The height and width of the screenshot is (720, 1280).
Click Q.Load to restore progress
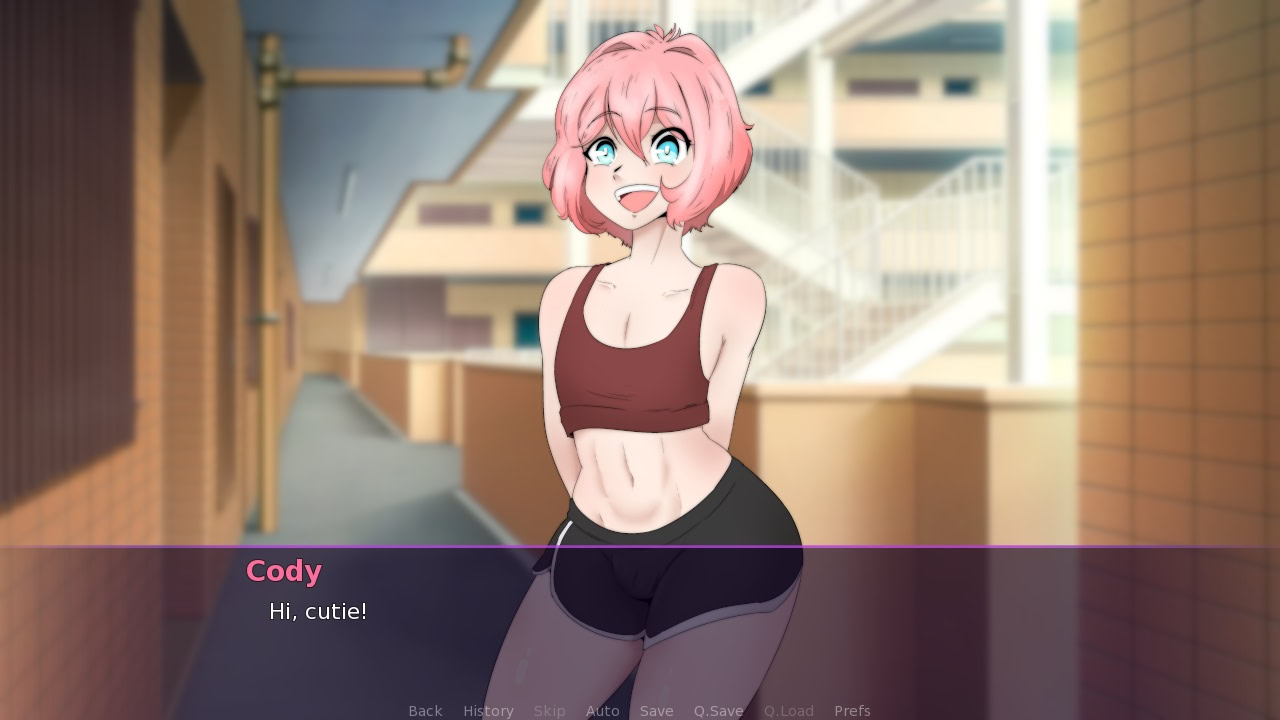787,710
